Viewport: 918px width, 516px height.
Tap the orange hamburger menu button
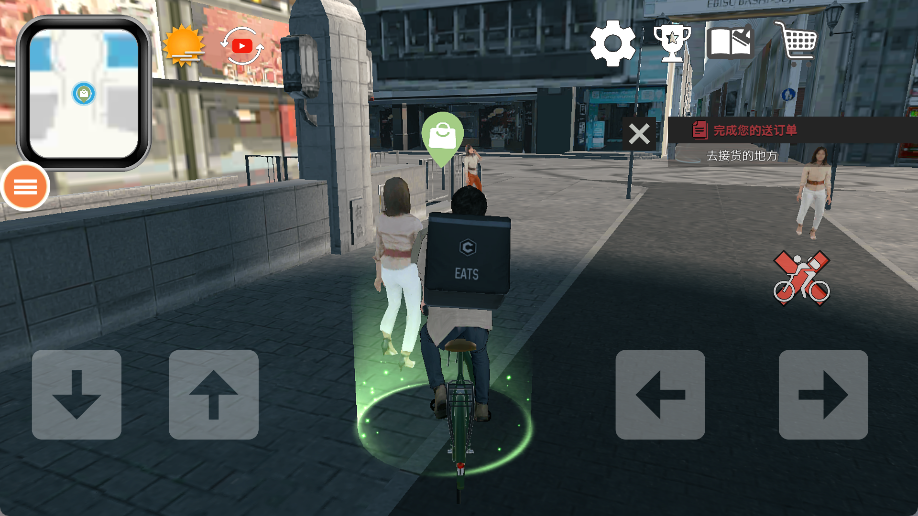click(25, 185)
